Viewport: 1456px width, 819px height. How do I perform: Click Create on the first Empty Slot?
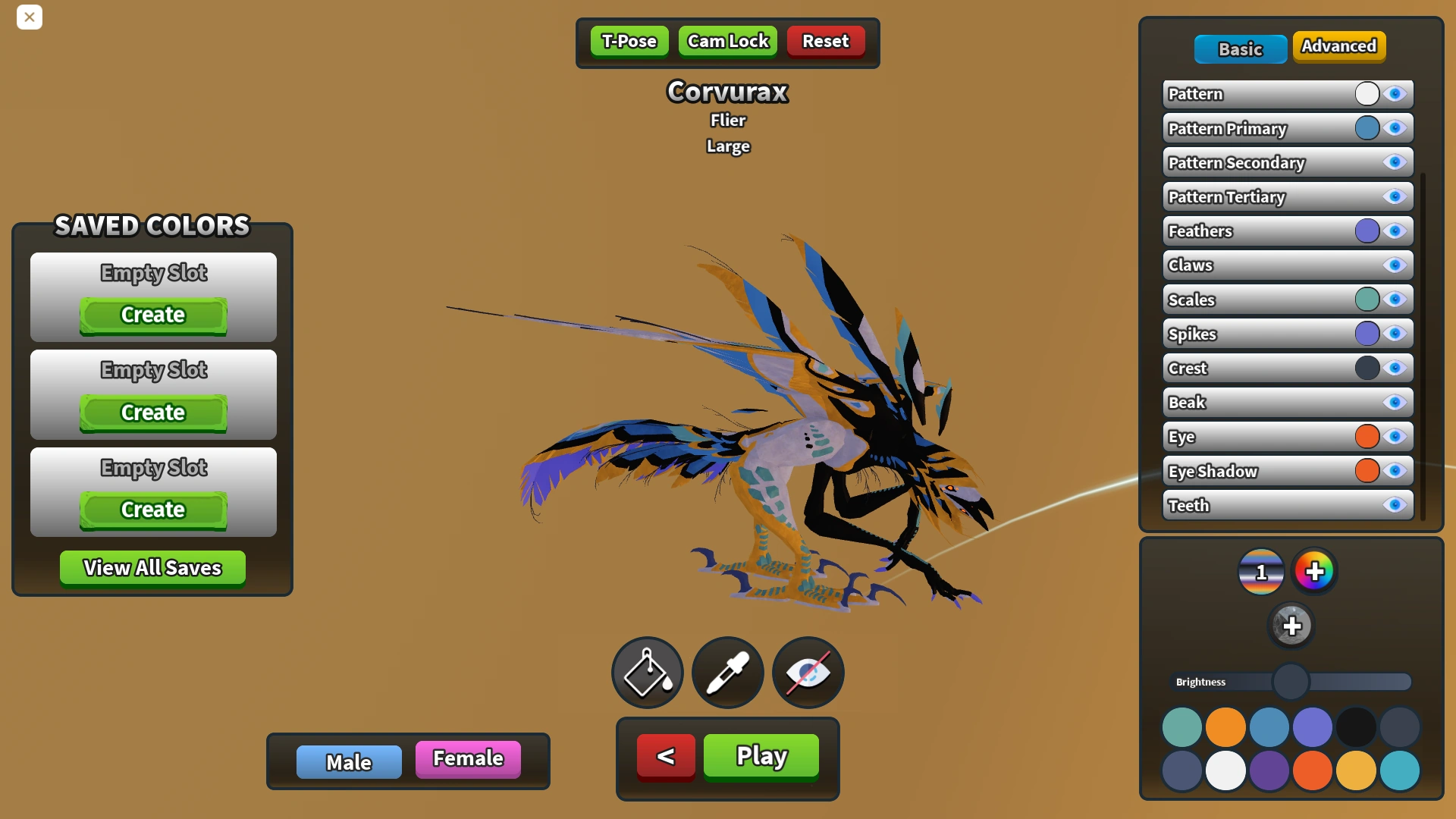(152, 315)
